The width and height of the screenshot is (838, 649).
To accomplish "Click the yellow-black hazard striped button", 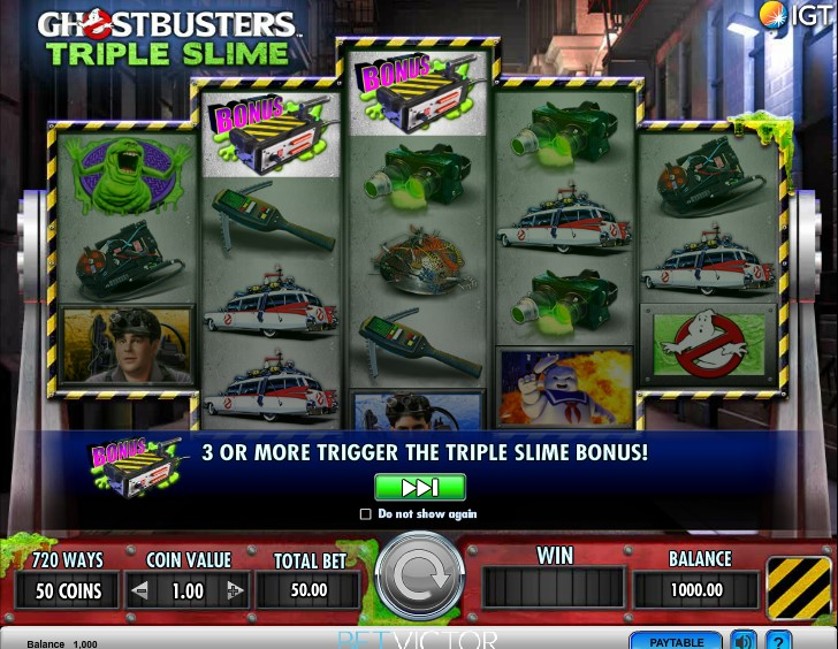I will pyautogui.click(x=799, y=587).
